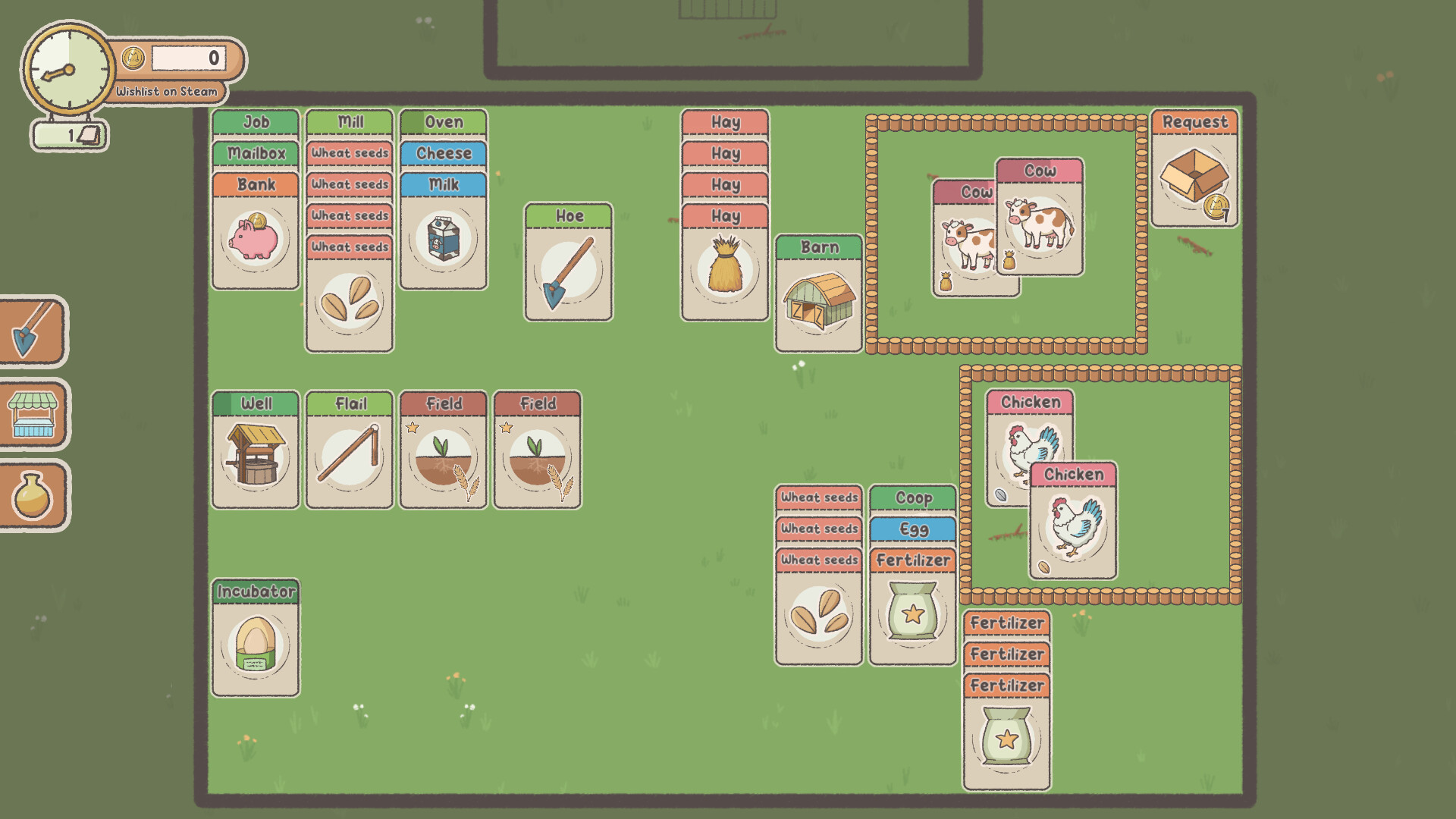1456x819 pixels.
Task: Click the clock in the top-left corner
Action: (70, 68)
